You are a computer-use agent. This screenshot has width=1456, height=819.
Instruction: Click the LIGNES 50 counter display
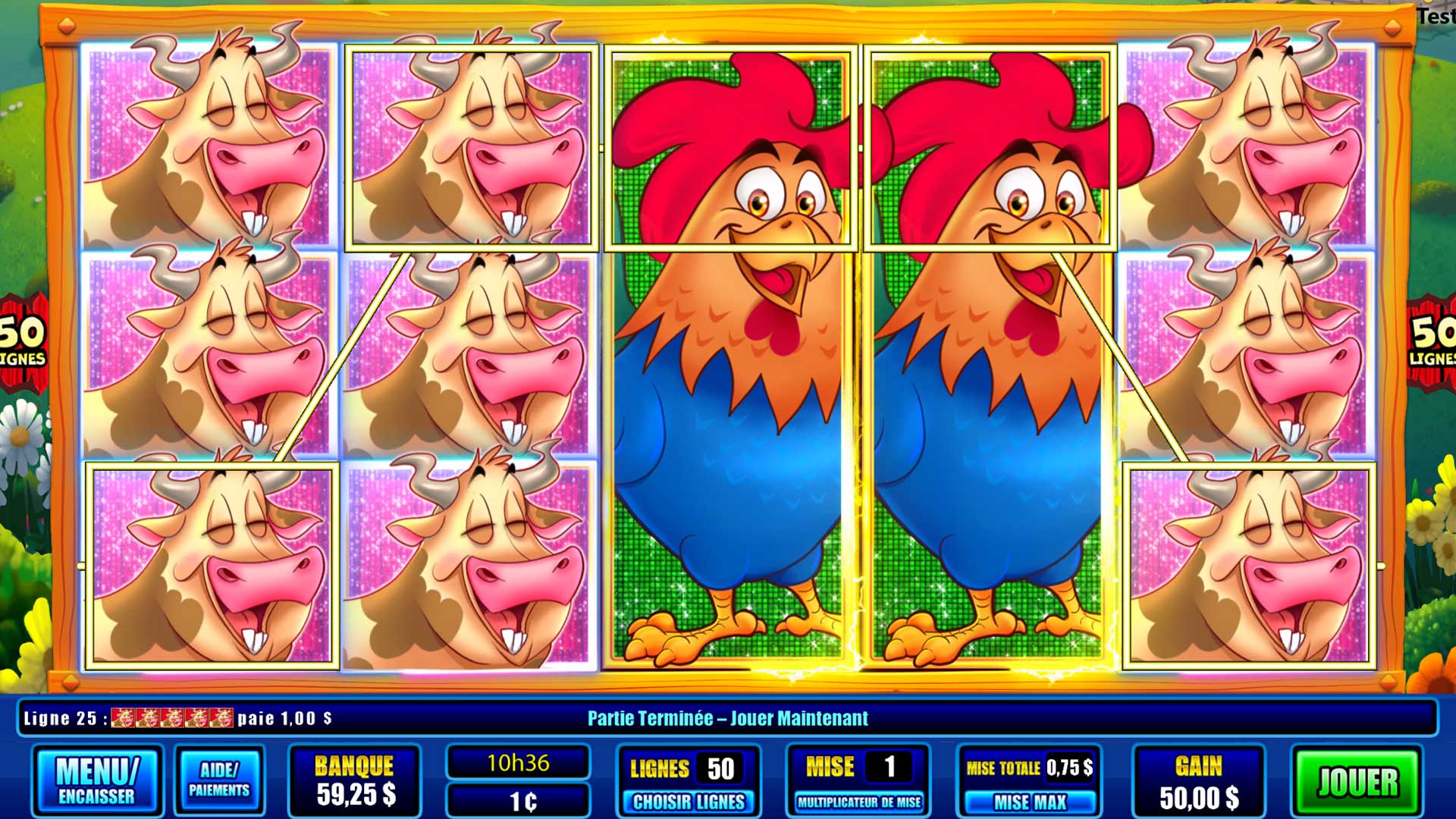tap(687, 767)
